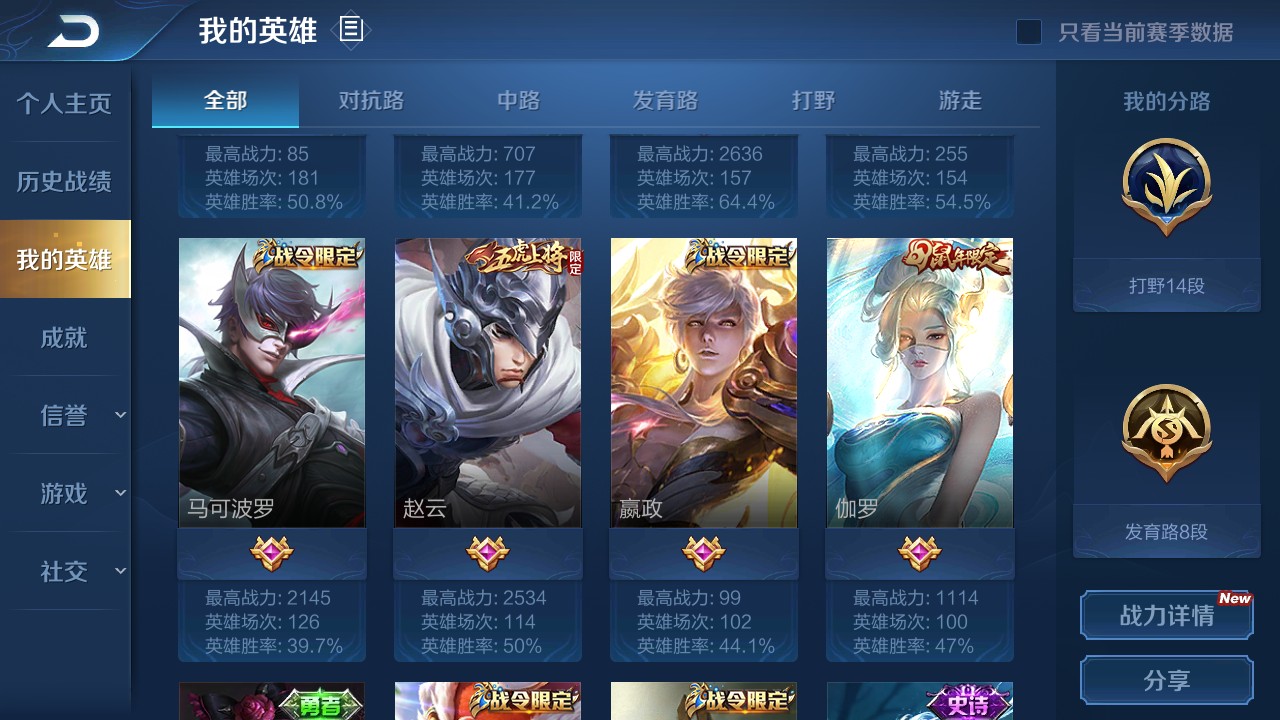Open 历史战绩 from the sidebar
1280x720 pixels.
tap(64, 180)
